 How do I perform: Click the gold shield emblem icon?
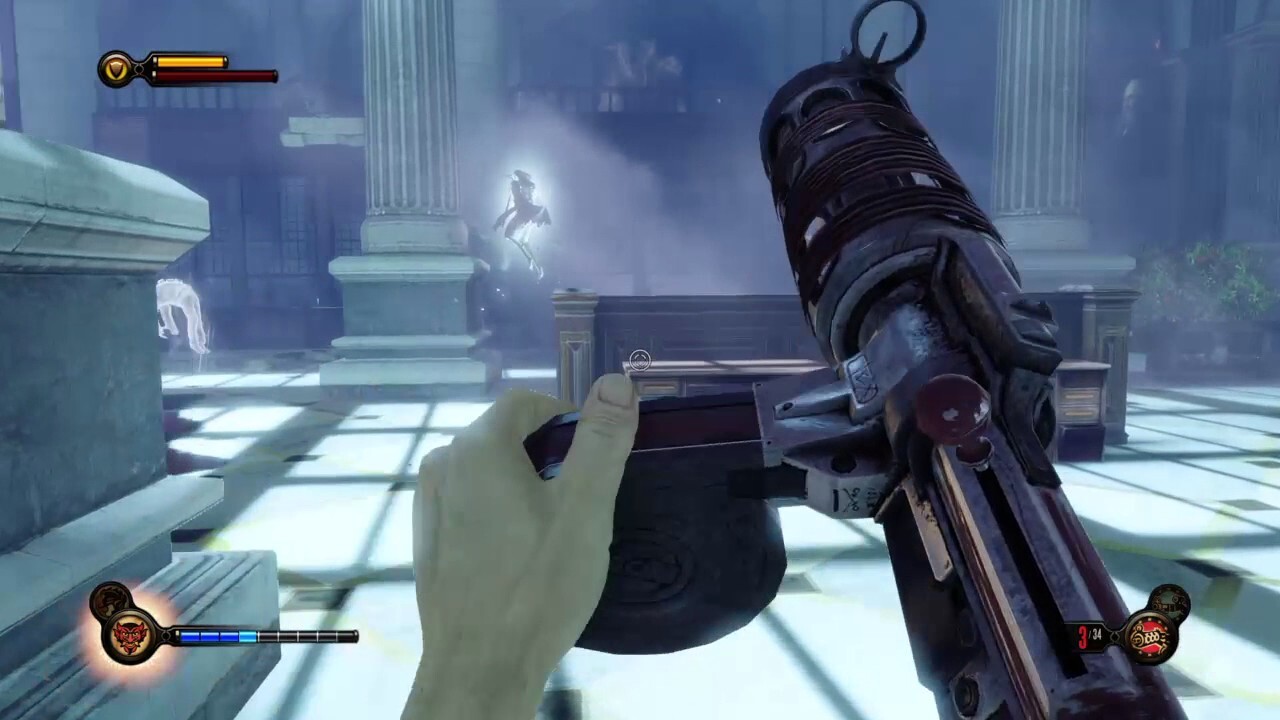tap(116, 69)
